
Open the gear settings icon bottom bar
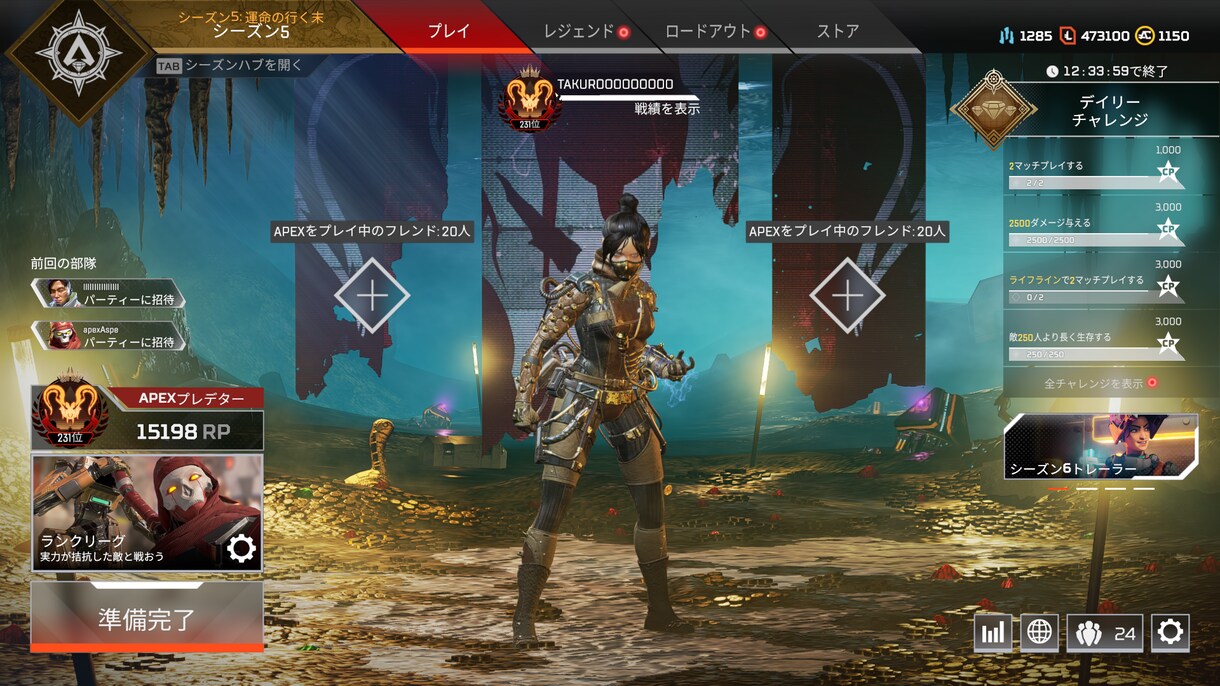pos(1170,633)
